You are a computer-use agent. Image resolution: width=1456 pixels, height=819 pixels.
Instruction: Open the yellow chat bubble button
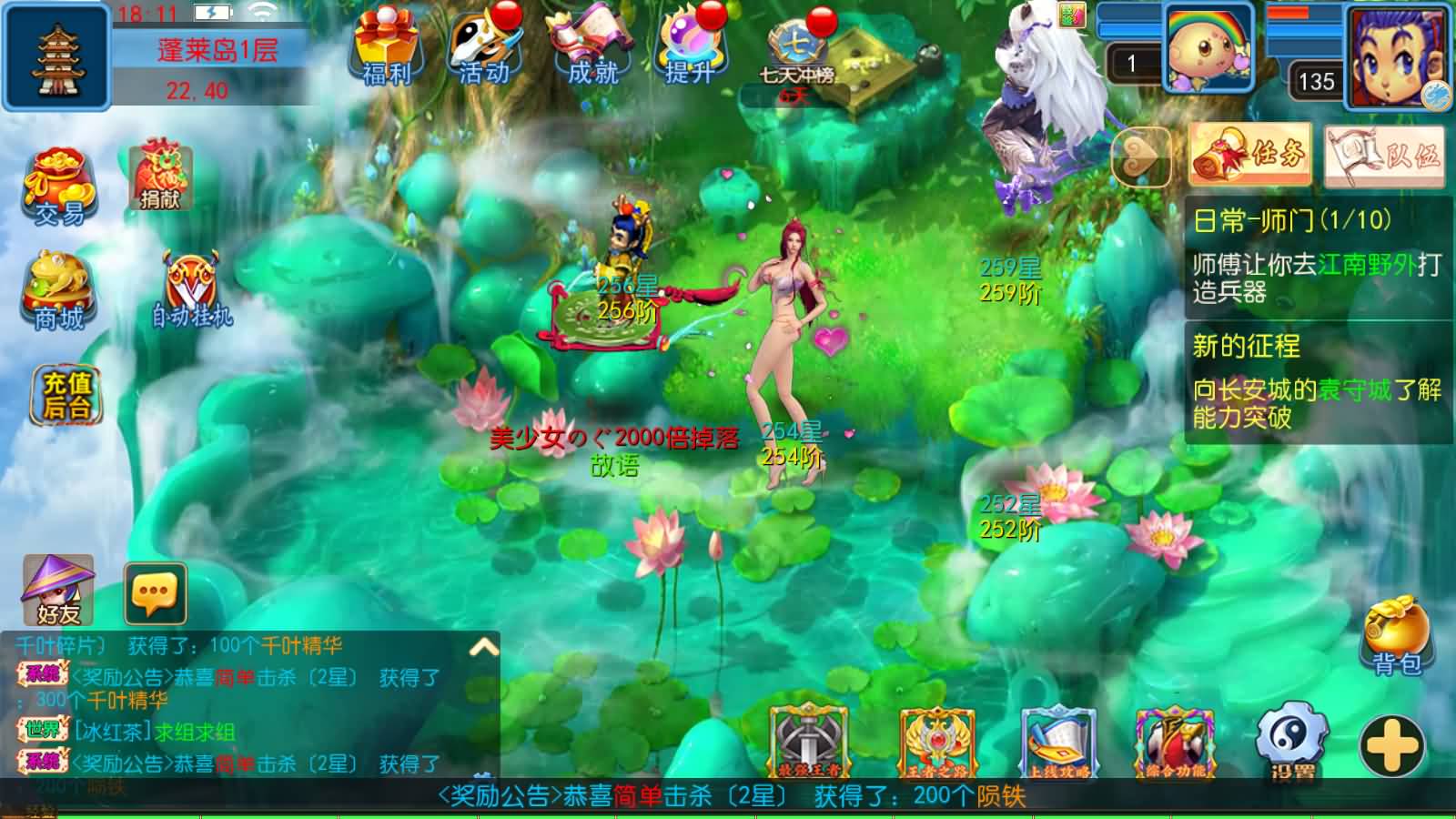(x=155, y=593)
